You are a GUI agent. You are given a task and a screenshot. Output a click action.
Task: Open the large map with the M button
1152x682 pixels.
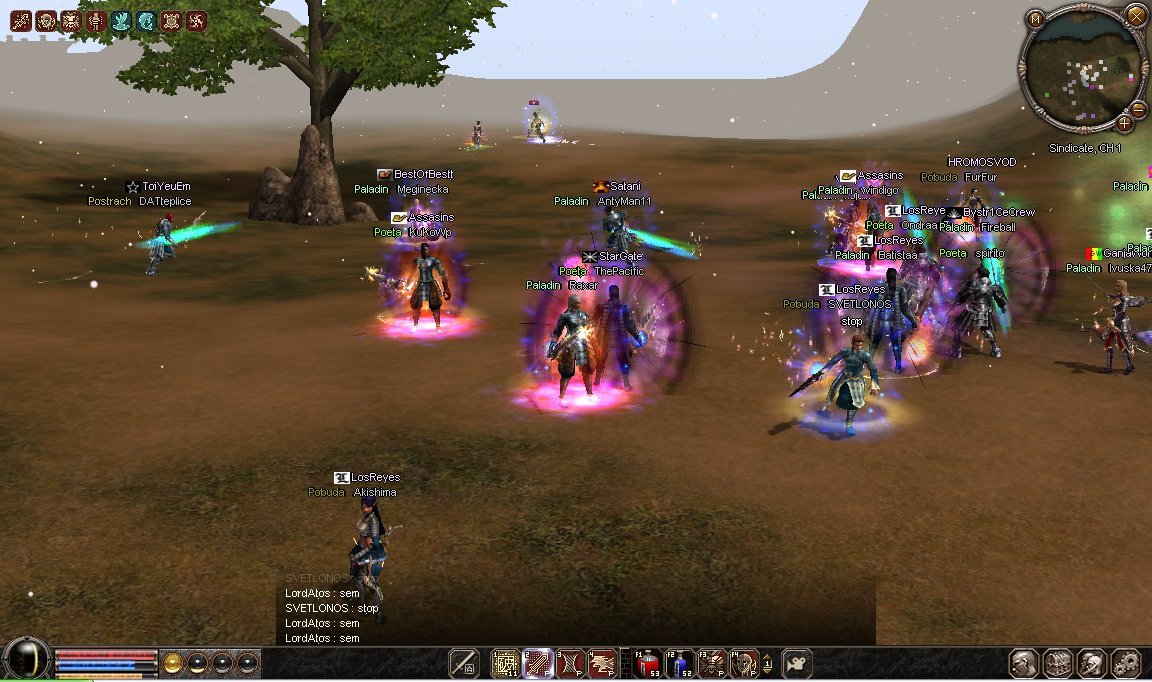point(1035,19)
